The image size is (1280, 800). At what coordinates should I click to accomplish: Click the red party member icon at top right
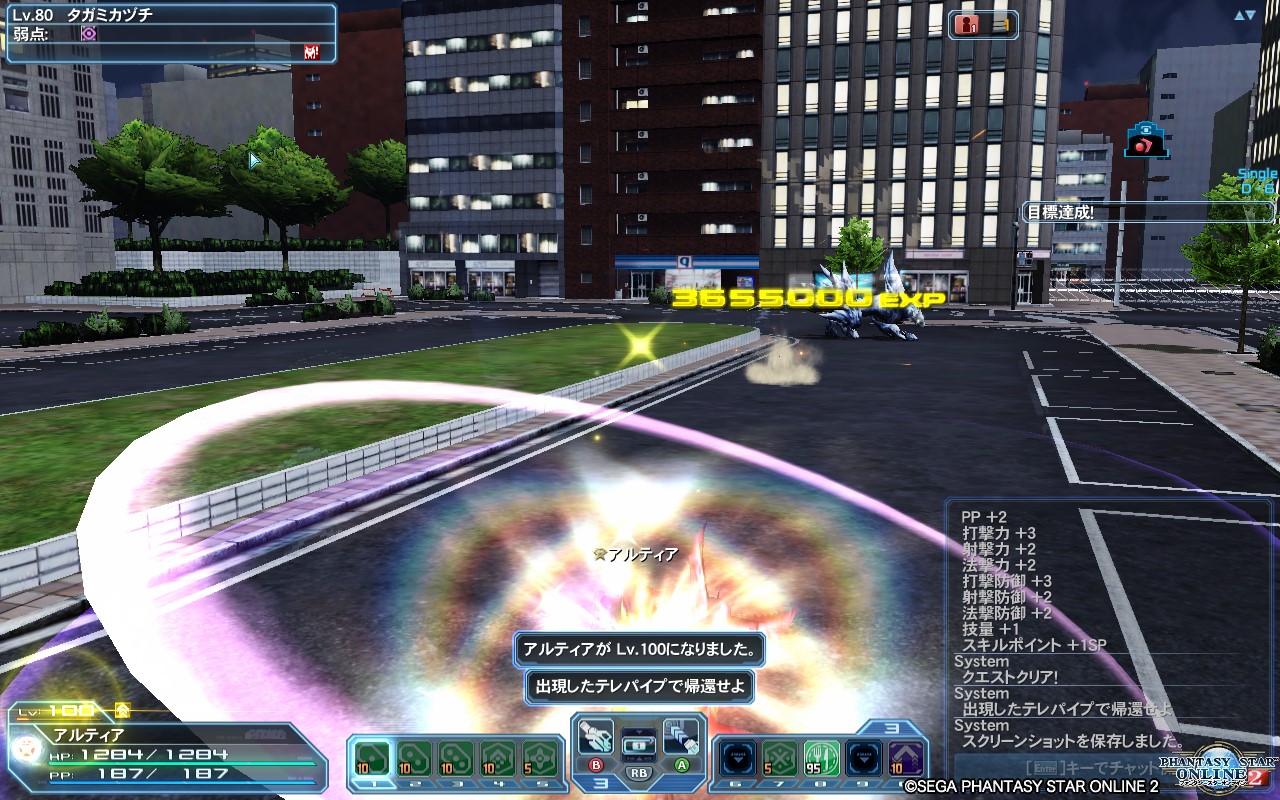pyautogui.click(x=968, y=23)
